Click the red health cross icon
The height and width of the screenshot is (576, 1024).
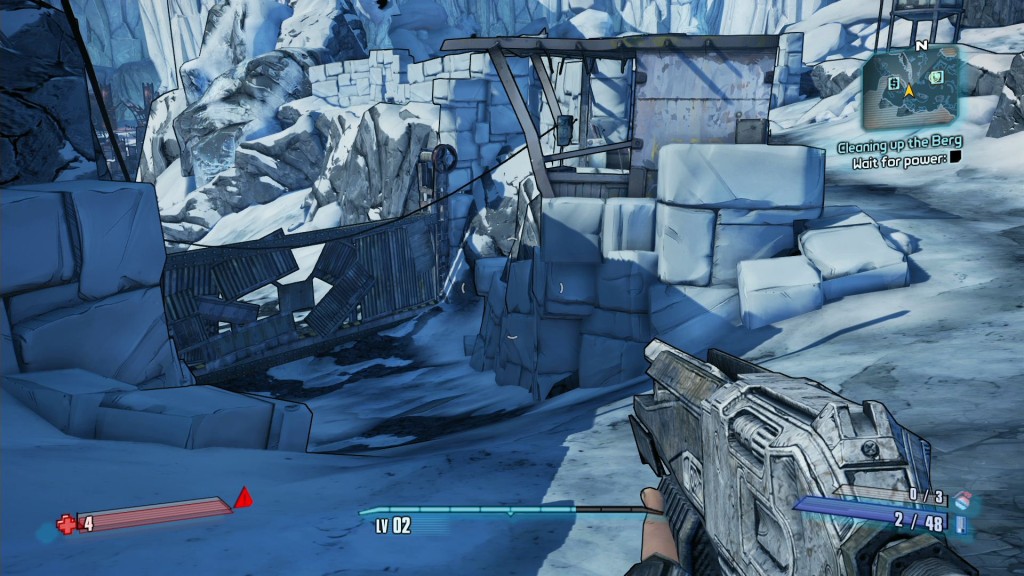pos(66,523)
